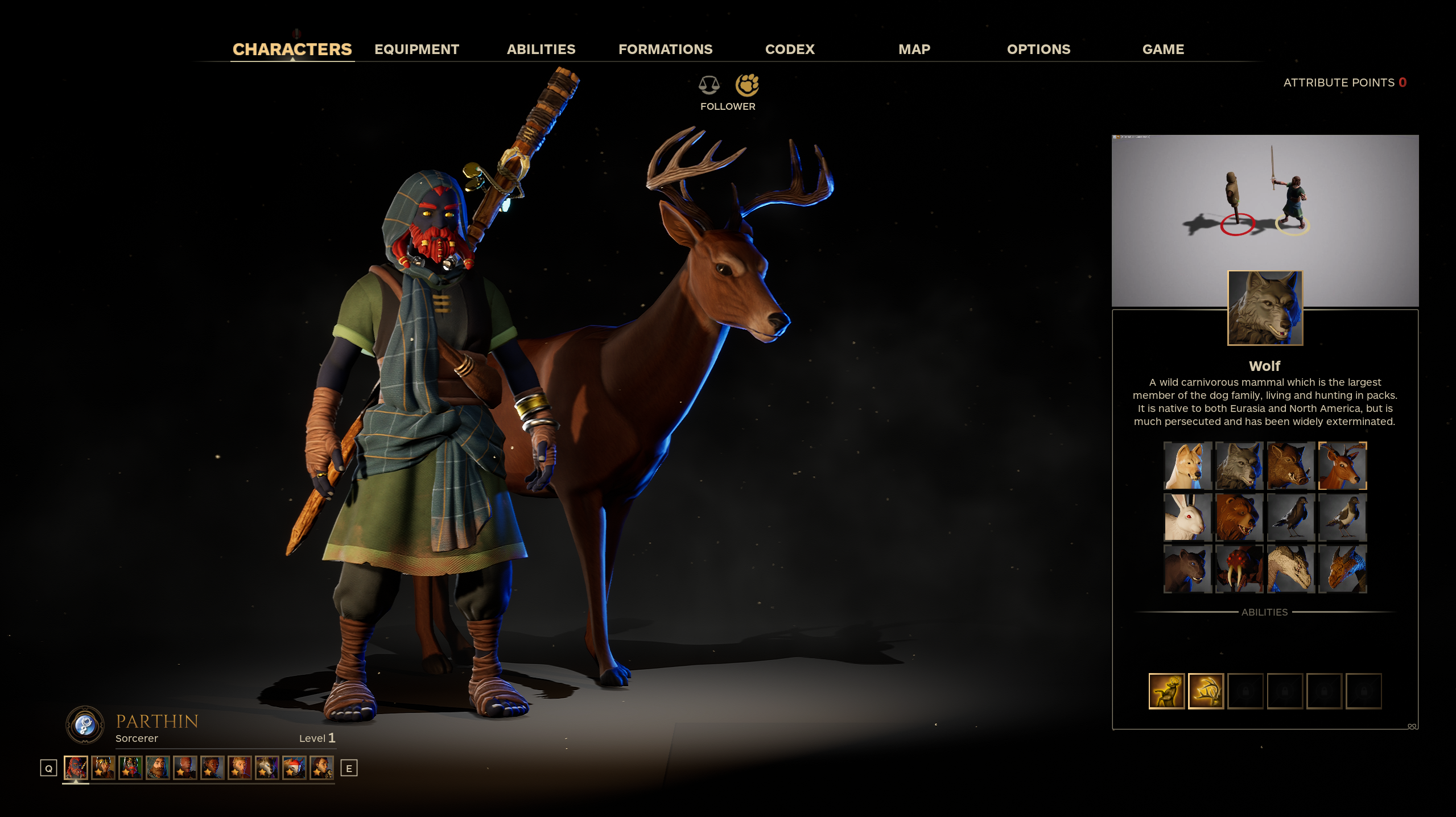Open the scales balance icon beside Follower
The height and width of the screenshot is (817, 1456).
coord(709,85)
